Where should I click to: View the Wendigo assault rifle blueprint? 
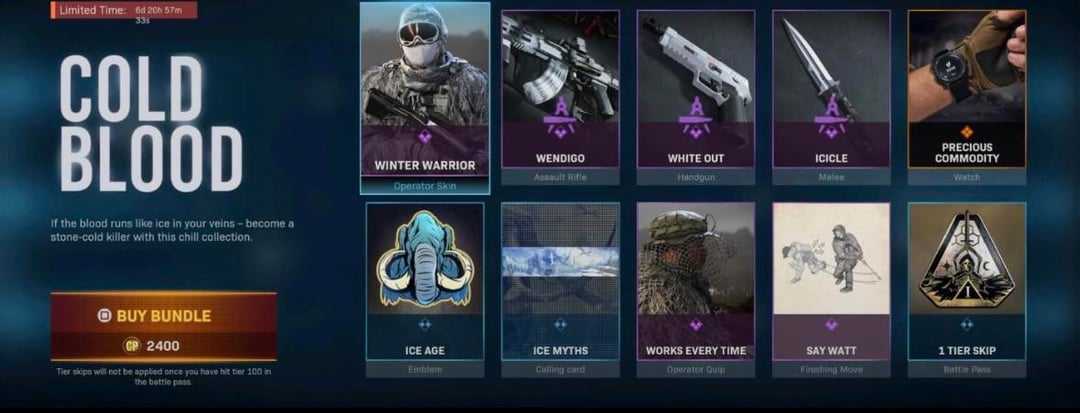click(559, 97)
